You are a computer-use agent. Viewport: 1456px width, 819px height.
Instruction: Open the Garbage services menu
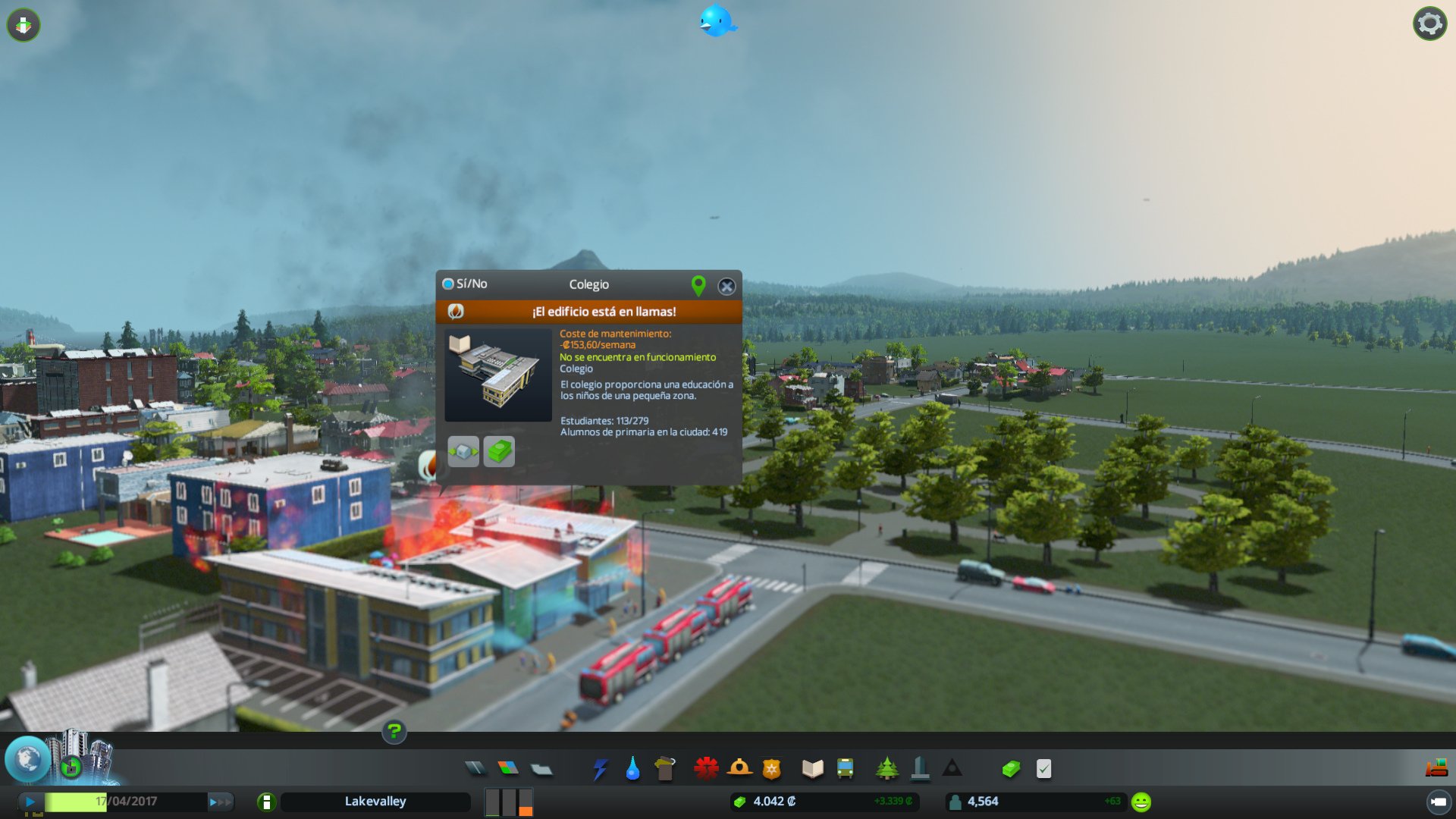pos(665,768)
